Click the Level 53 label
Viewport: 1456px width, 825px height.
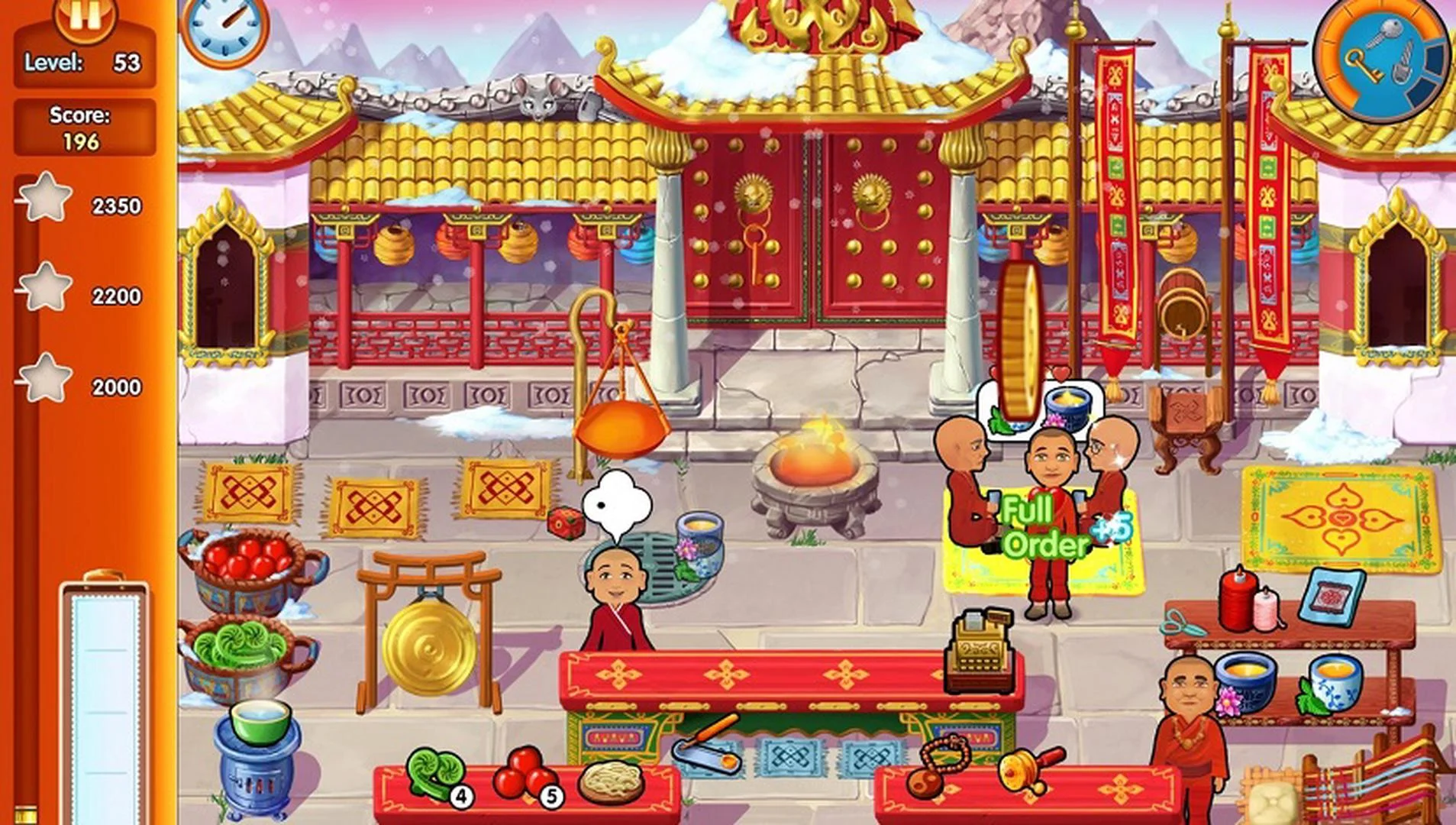tap(84, 63)
